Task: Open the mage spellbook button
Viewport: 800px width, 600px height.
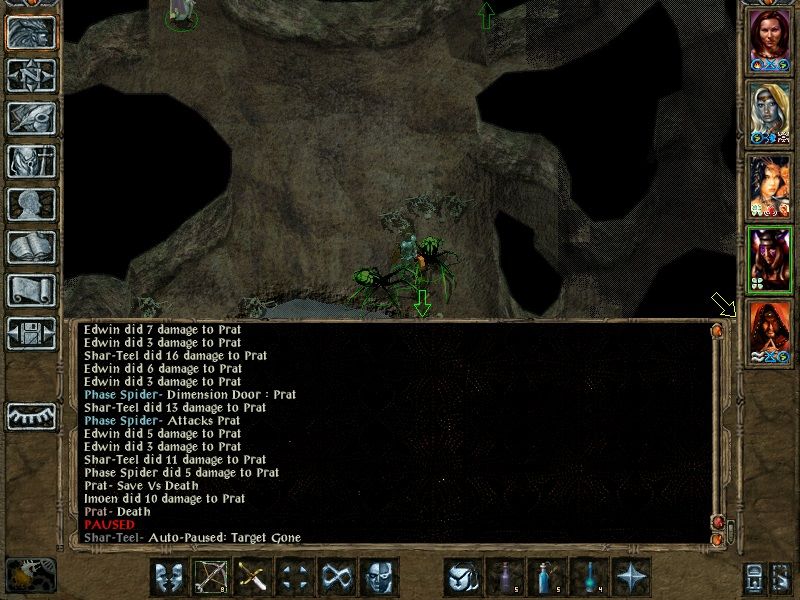Action: coord(31,247)
